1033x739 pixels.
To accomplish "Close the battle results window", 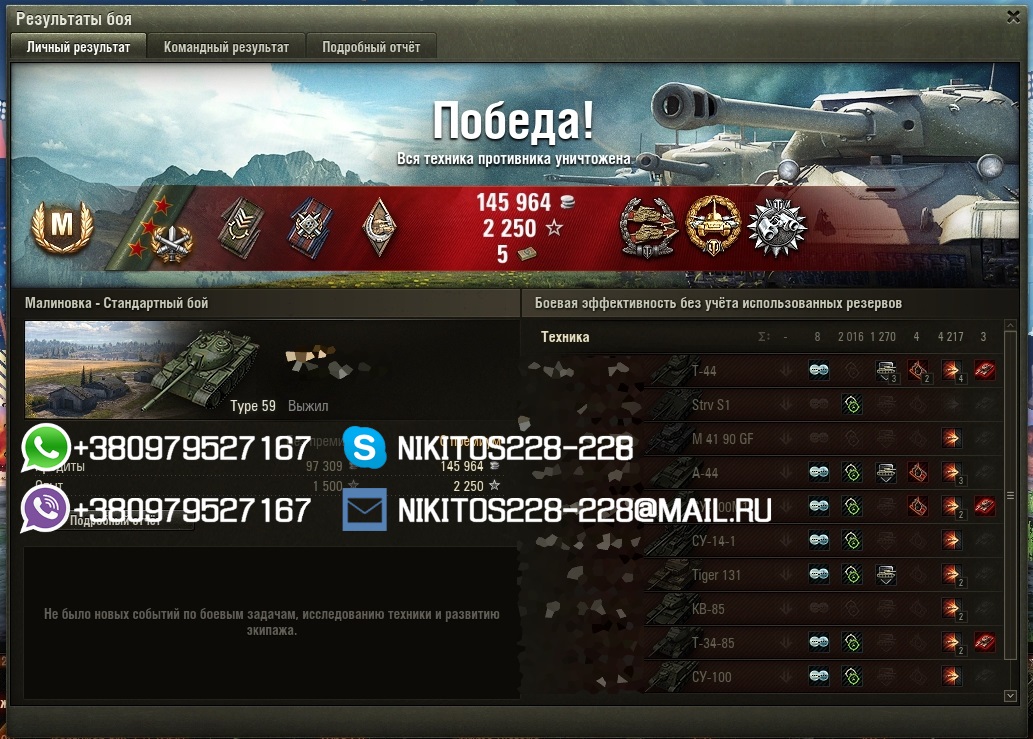I will click(x=1015, y=17).
